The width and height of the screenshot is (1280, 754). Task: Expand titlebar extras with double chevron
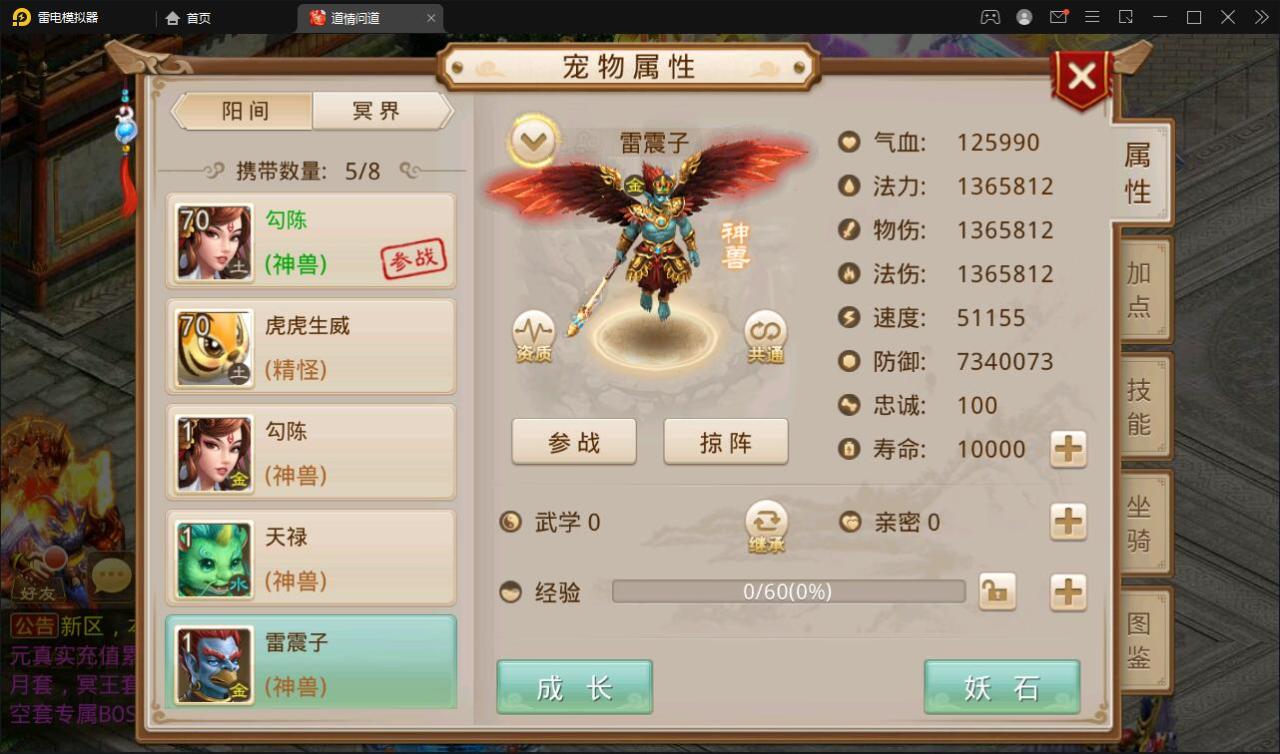coord(1262,17)
